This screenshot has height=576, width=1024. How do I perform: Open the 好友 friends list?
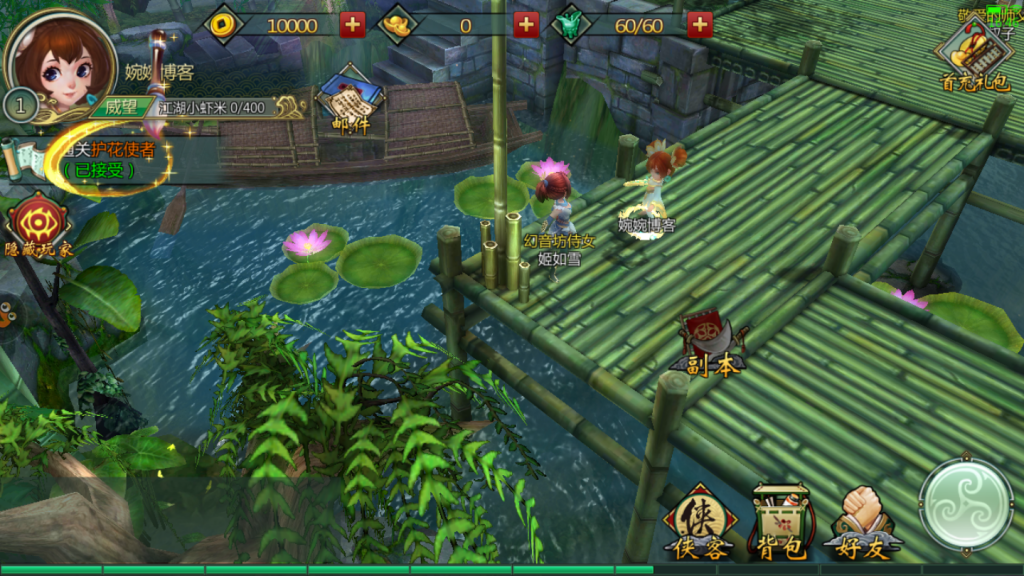862,523
